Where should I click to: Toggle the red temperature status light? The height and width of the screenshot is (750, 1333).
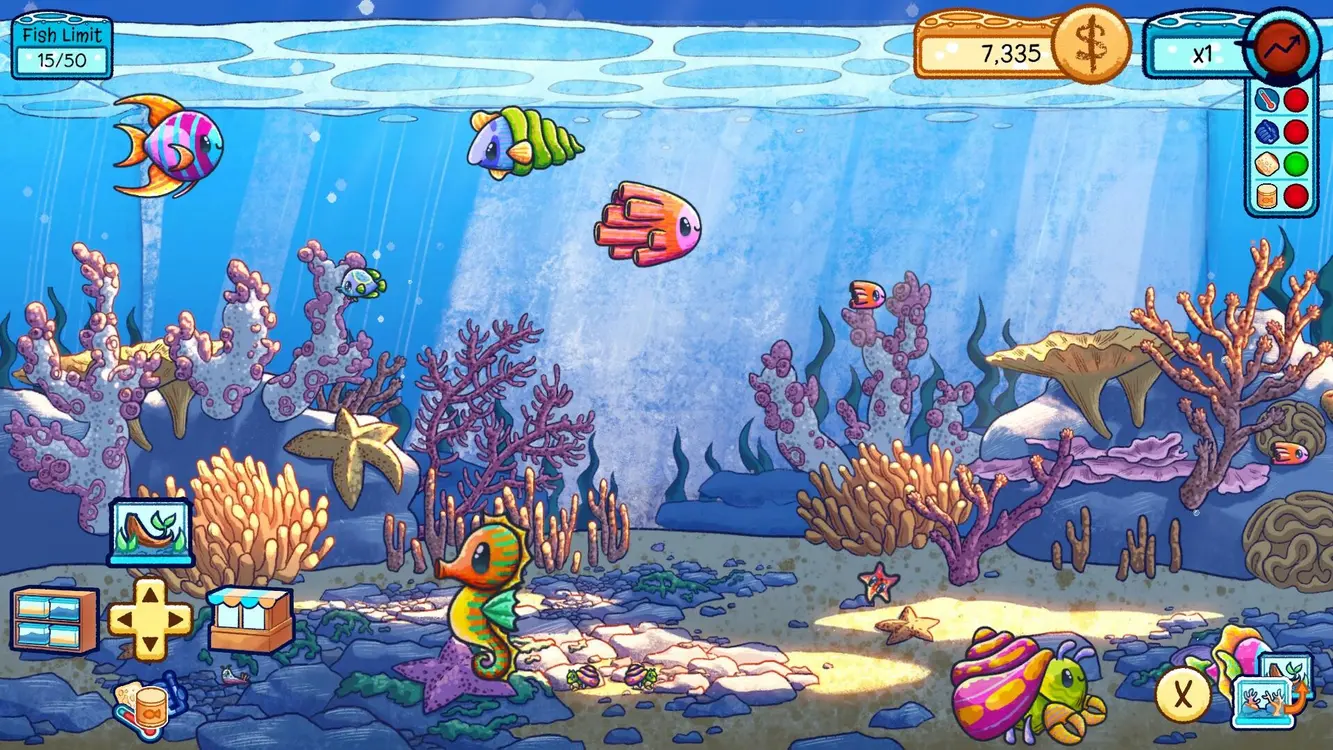(1296, 98)
